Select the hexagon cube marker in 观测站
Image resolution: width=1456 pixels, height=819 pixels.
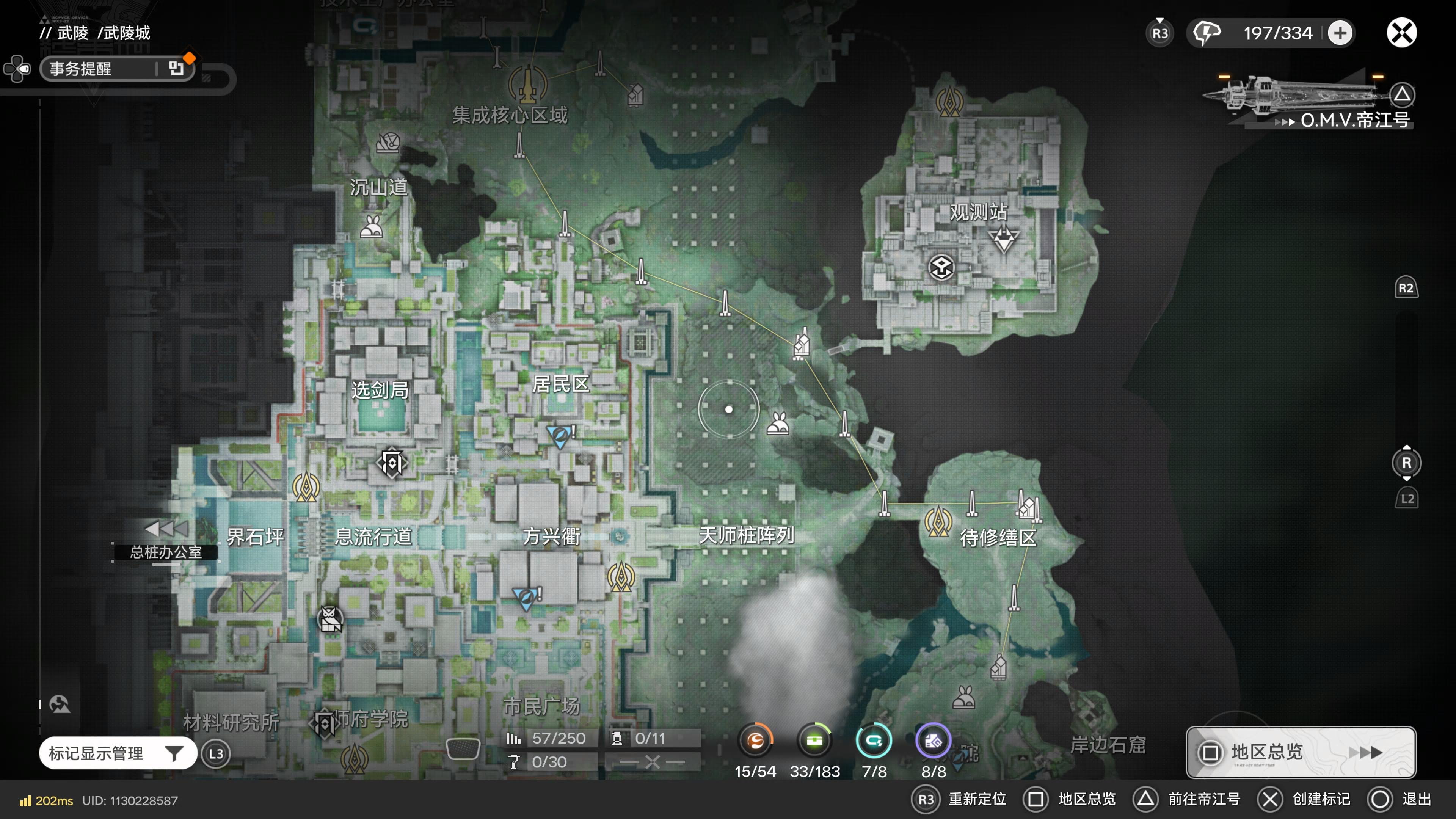pyautogui.click(x=941, y=267)
